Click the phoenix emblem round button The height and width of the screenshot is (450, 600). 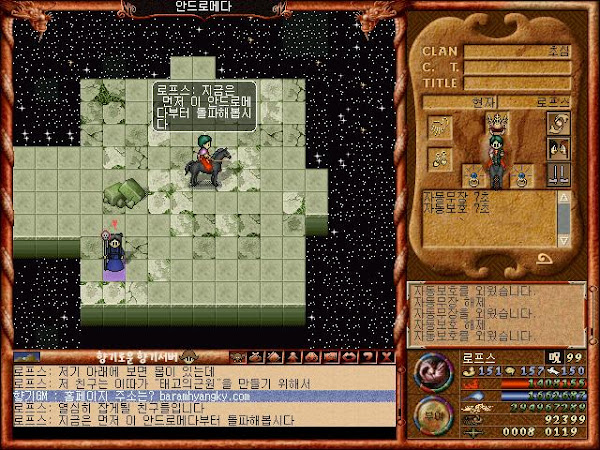coord(431,369)
